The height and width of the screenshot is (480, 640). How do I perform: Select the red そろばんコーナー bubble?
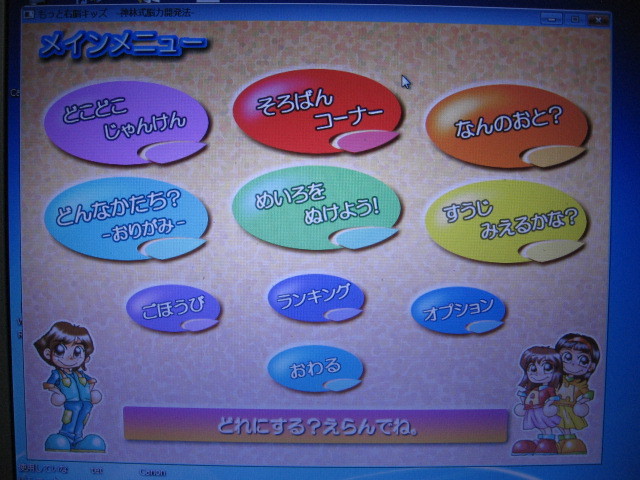pos(316,112)
